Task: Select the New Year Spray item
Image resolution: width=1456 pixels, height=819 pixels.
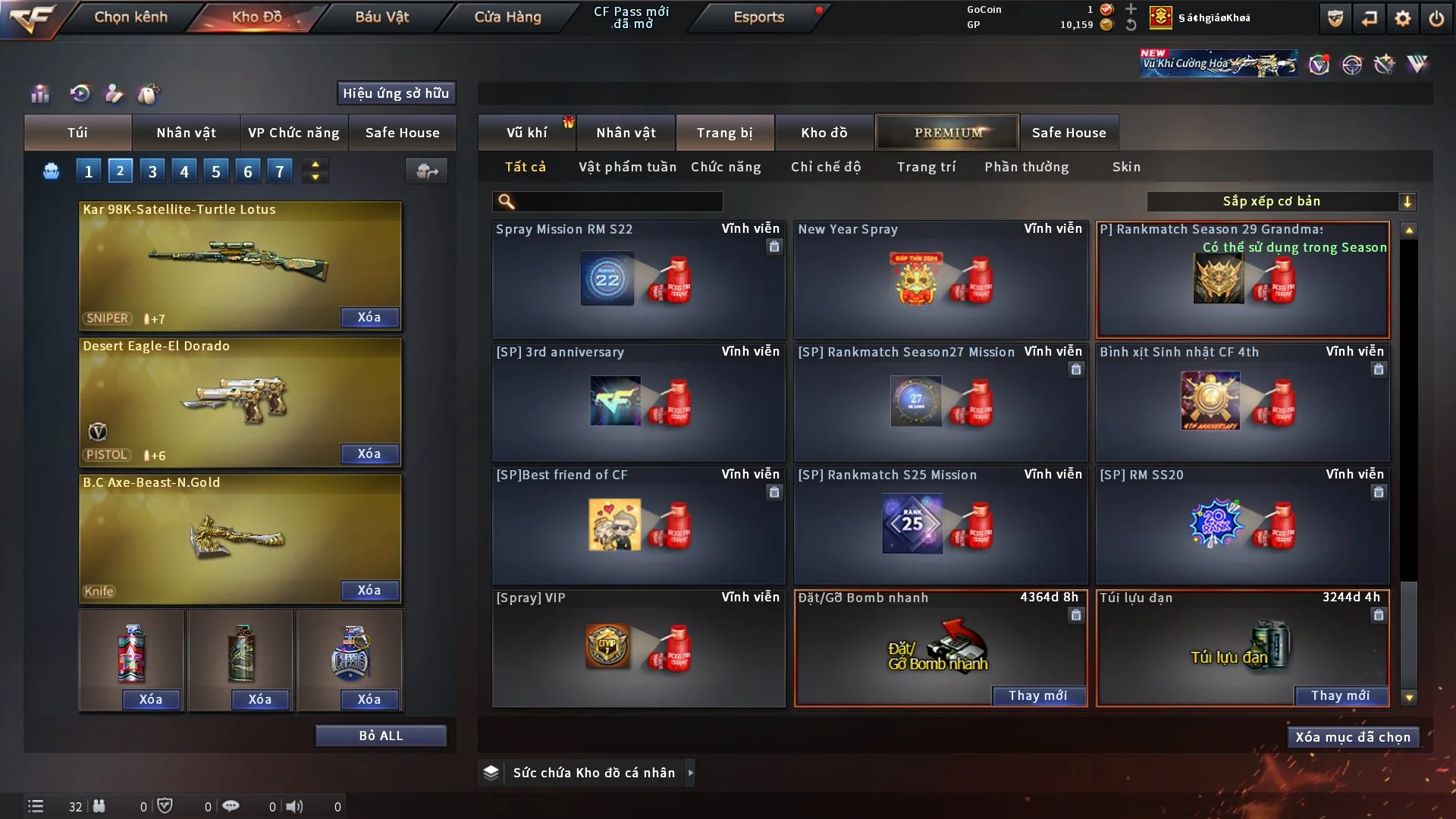Action: [940, 280]
